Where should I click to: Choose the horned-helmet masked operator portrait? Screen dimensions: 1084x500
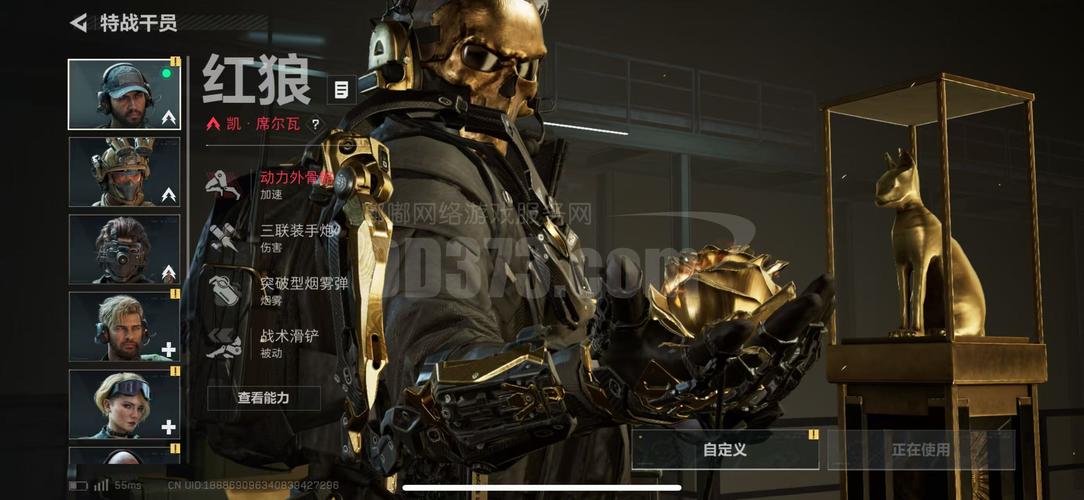click(124, 172)
